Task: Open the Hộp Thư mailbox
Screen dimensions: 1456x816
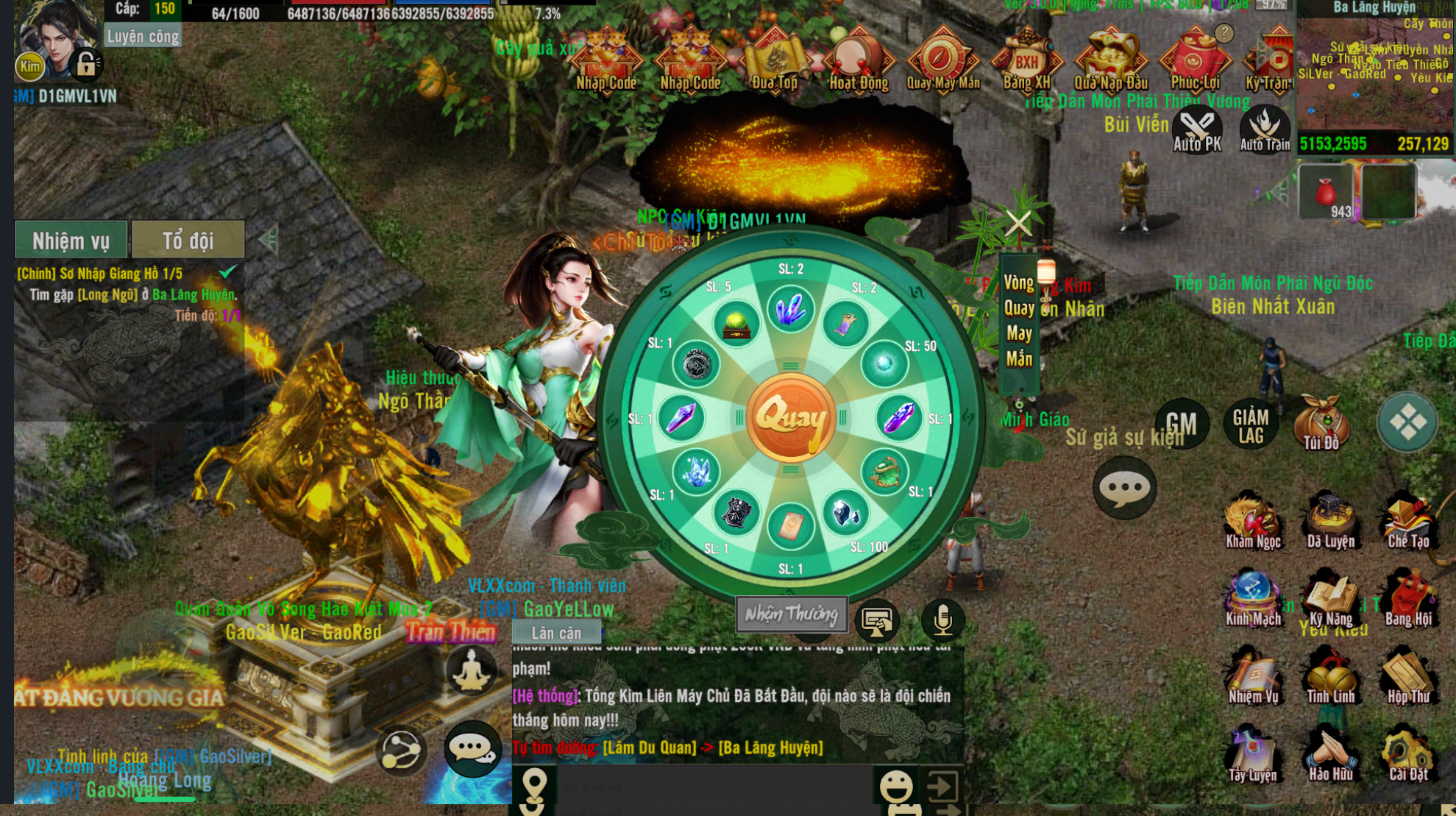Action: [x=1408, y=675]
